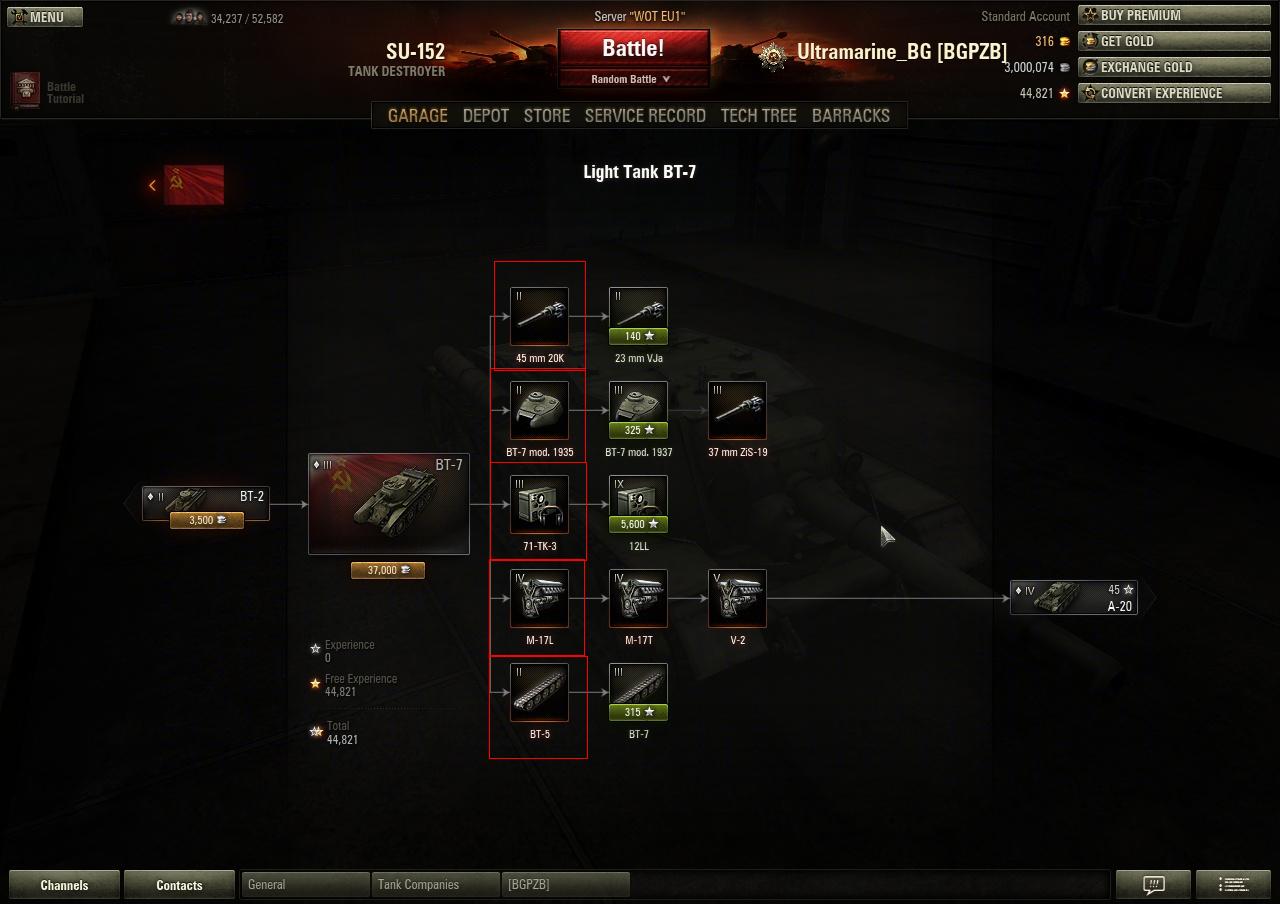Research the 12LL radio module
The width and height of the screenshot is (1280, 904).
638,504
